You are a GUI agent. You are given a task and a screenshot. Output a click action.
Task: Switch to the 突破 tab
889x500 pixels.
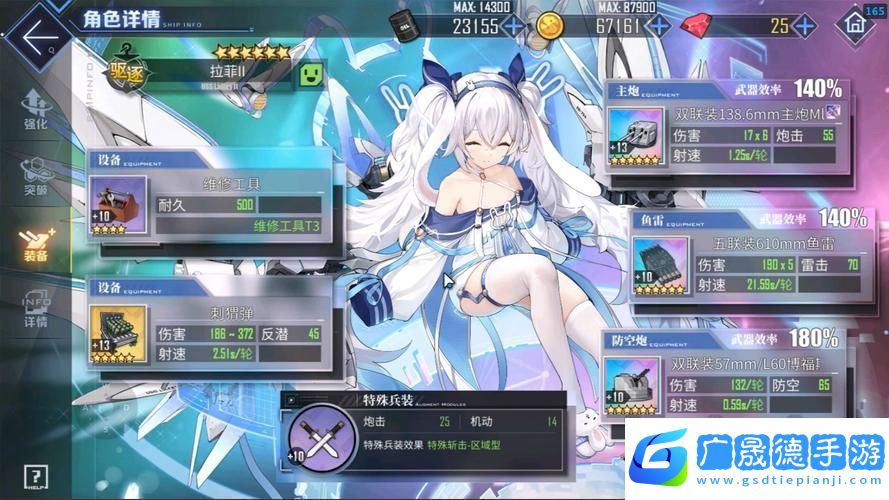(x=34, y=177)
